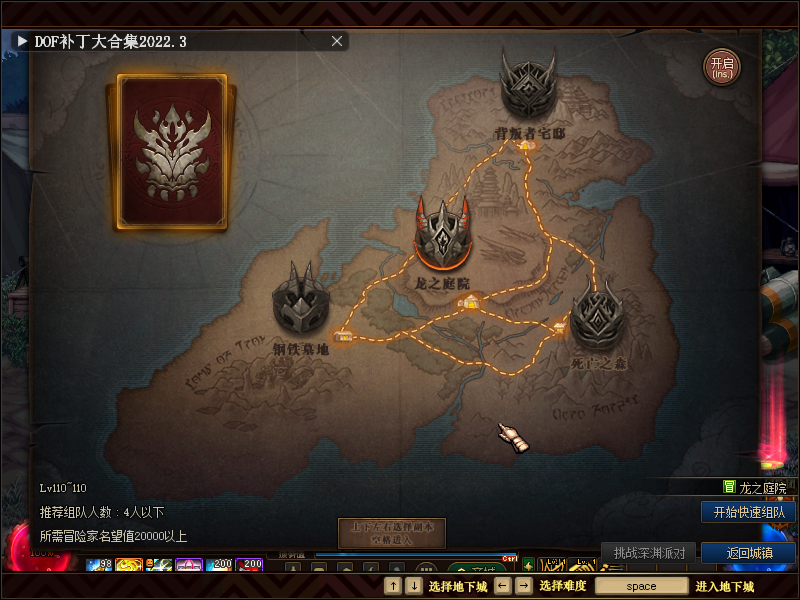Image resolution: width=800 pixels, height=600 pixels.
Task: Pick the 钢铁墓地 dungeon emblem
Action: coord(299,302)
